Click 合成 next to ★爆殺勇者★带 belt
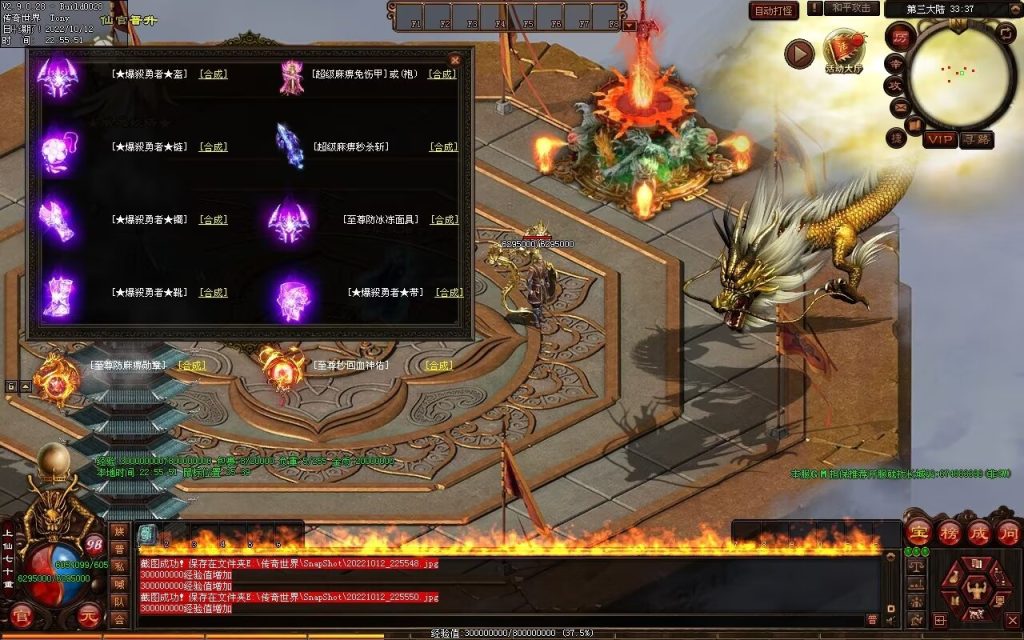Image resolution: width=1024 pixels, height=640 pixels. point(449,293)
